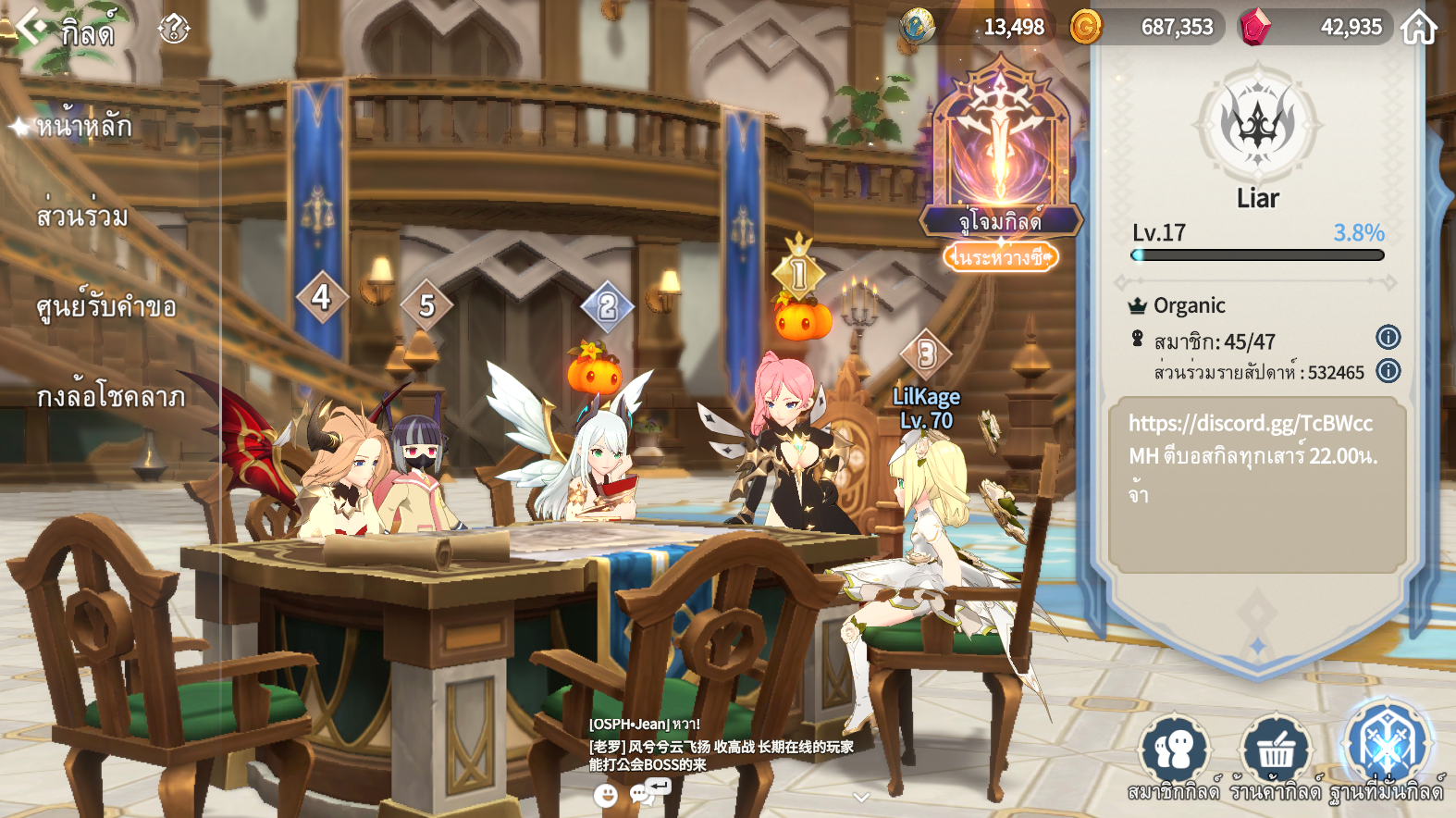
Task: Open the emoji smiley chat icon
Action: click(x=605, y=796)
